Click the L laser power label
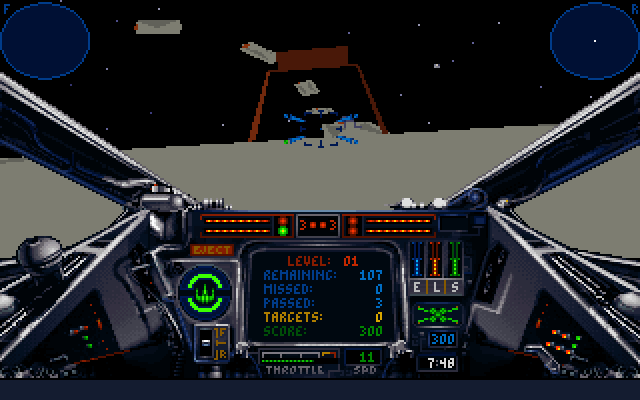Screen dimensions: 640x400 [x=437, y=287]
